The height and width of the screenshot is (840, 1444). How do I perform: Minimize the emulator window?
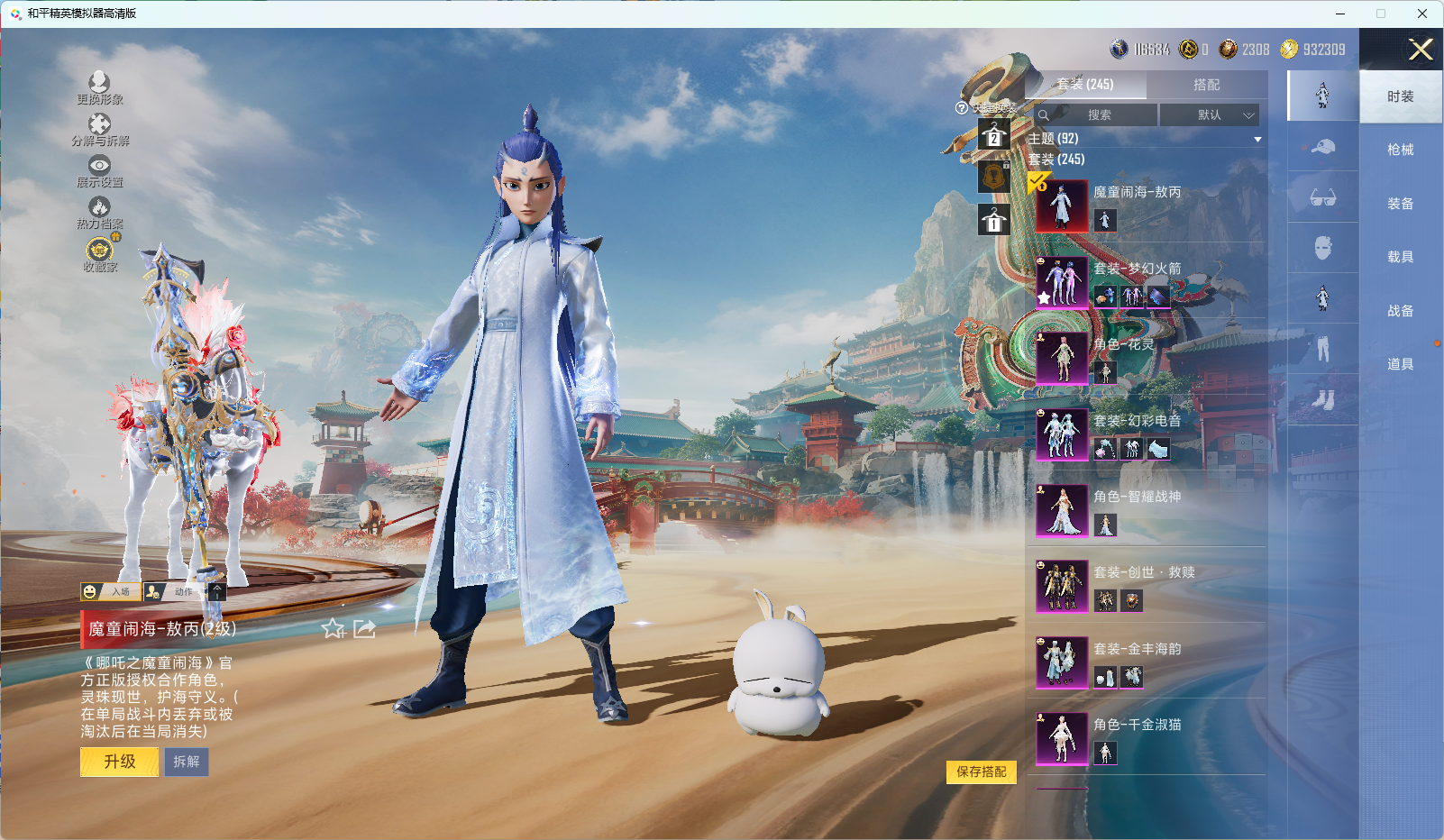click(x=1340, y=14)
